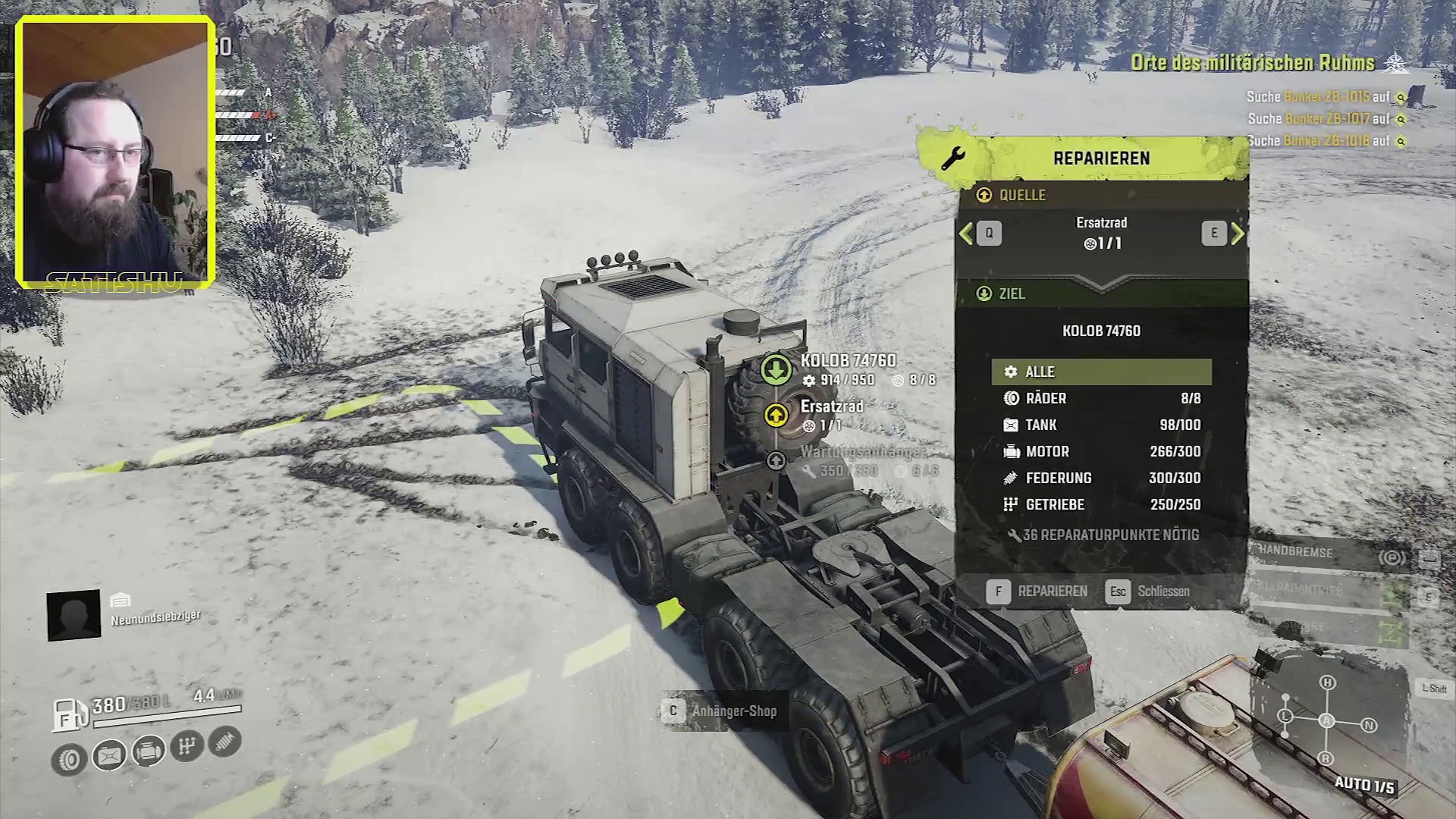Image resolution: width=1456 pixels, height=819 pixels.
Task: Select the TANK repair entry
Action: pos(1101,425)
